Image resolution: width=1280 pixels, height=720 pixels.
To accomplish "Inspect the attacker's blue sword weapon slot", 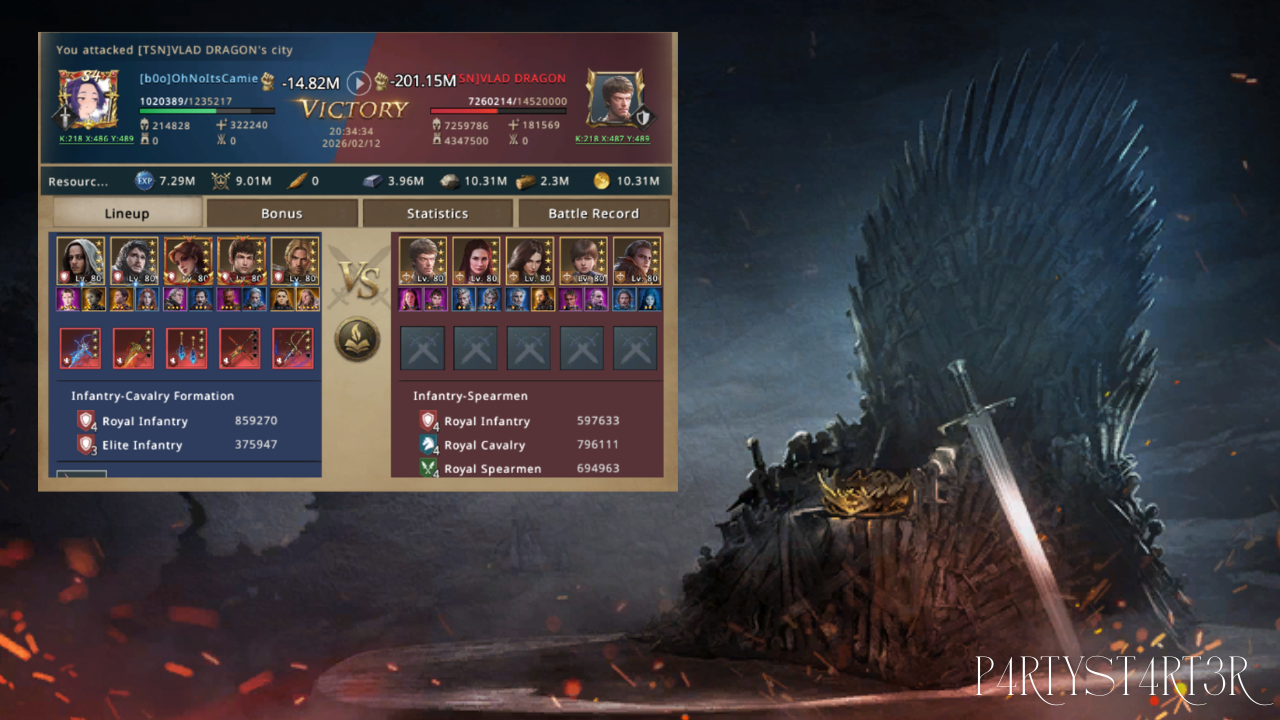I will click(x=81, y=349).
